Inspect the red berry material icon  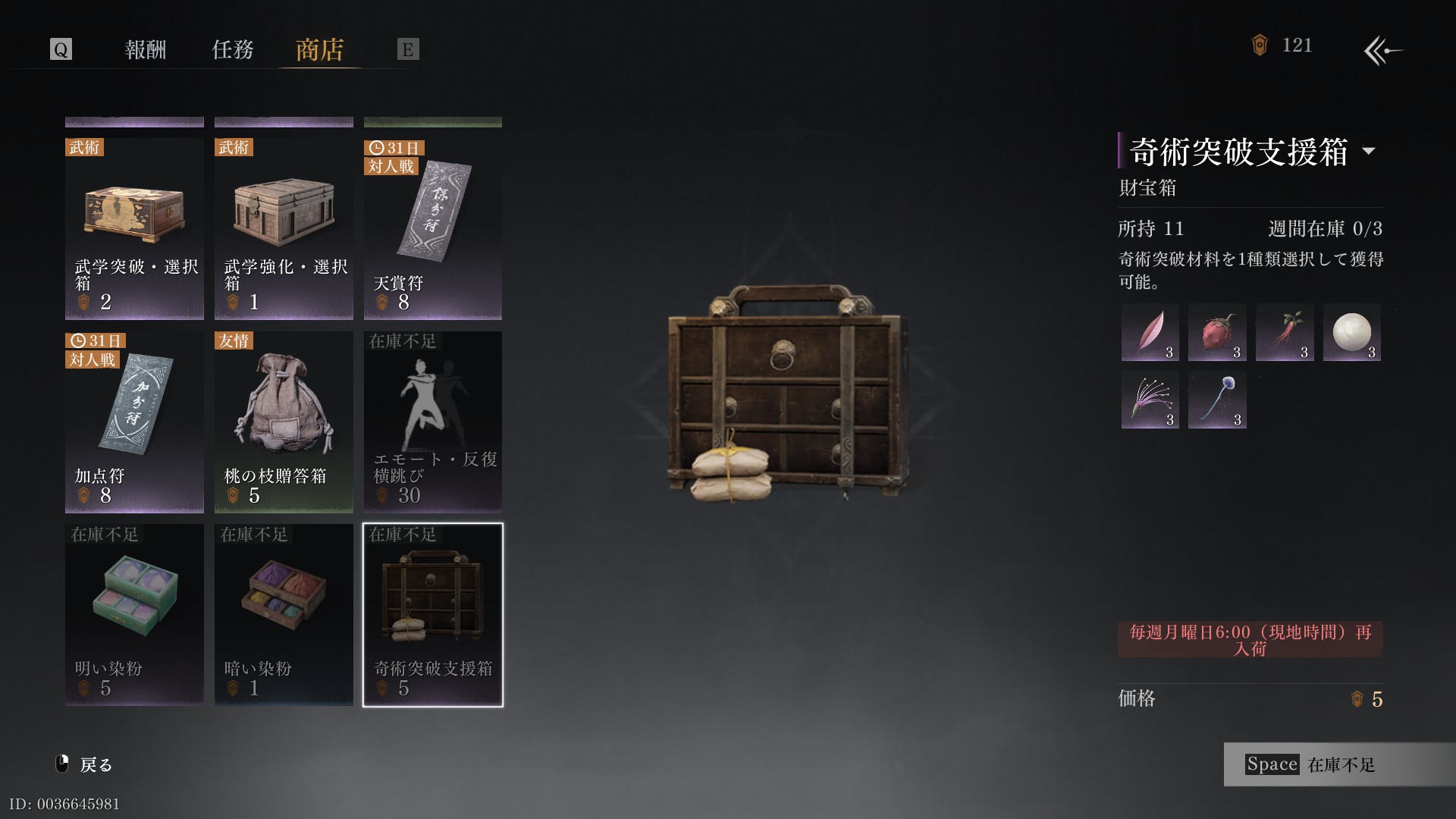point(1217,332)
